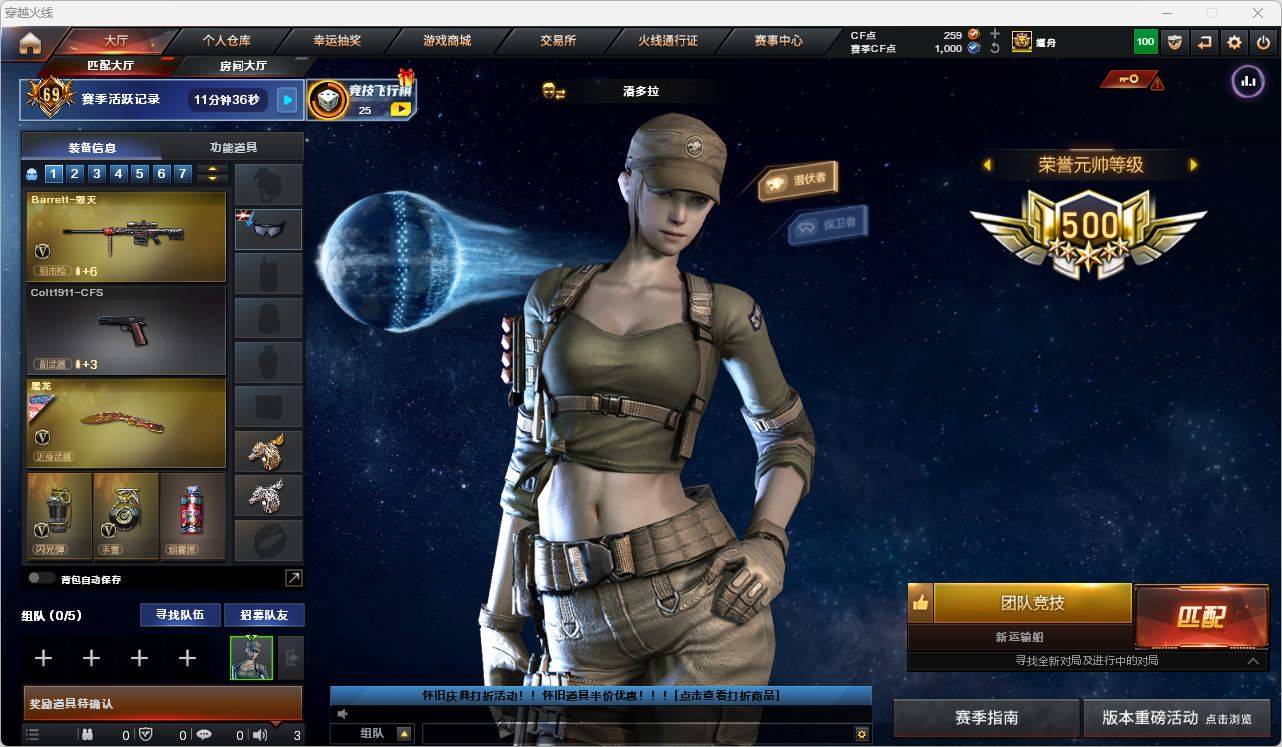Switch to the 功能道具 tab

(x=233, y=147)
